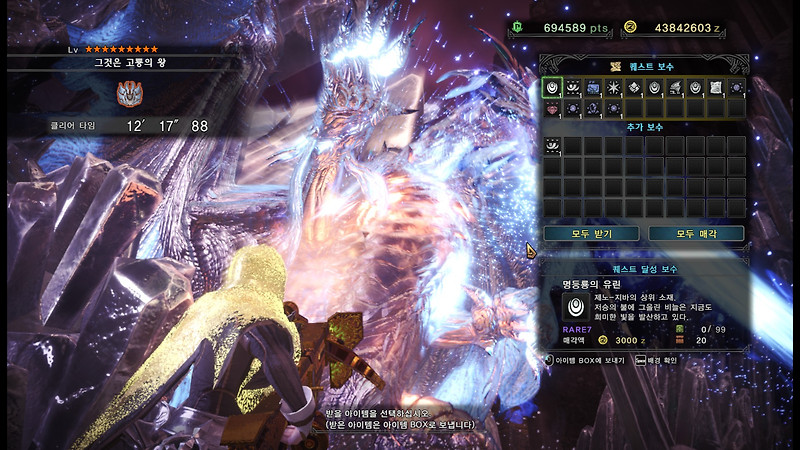The width and height of the screenshot is (800, 450).
Task: Select the paper ticket reward item
Action: click(716, 88)
